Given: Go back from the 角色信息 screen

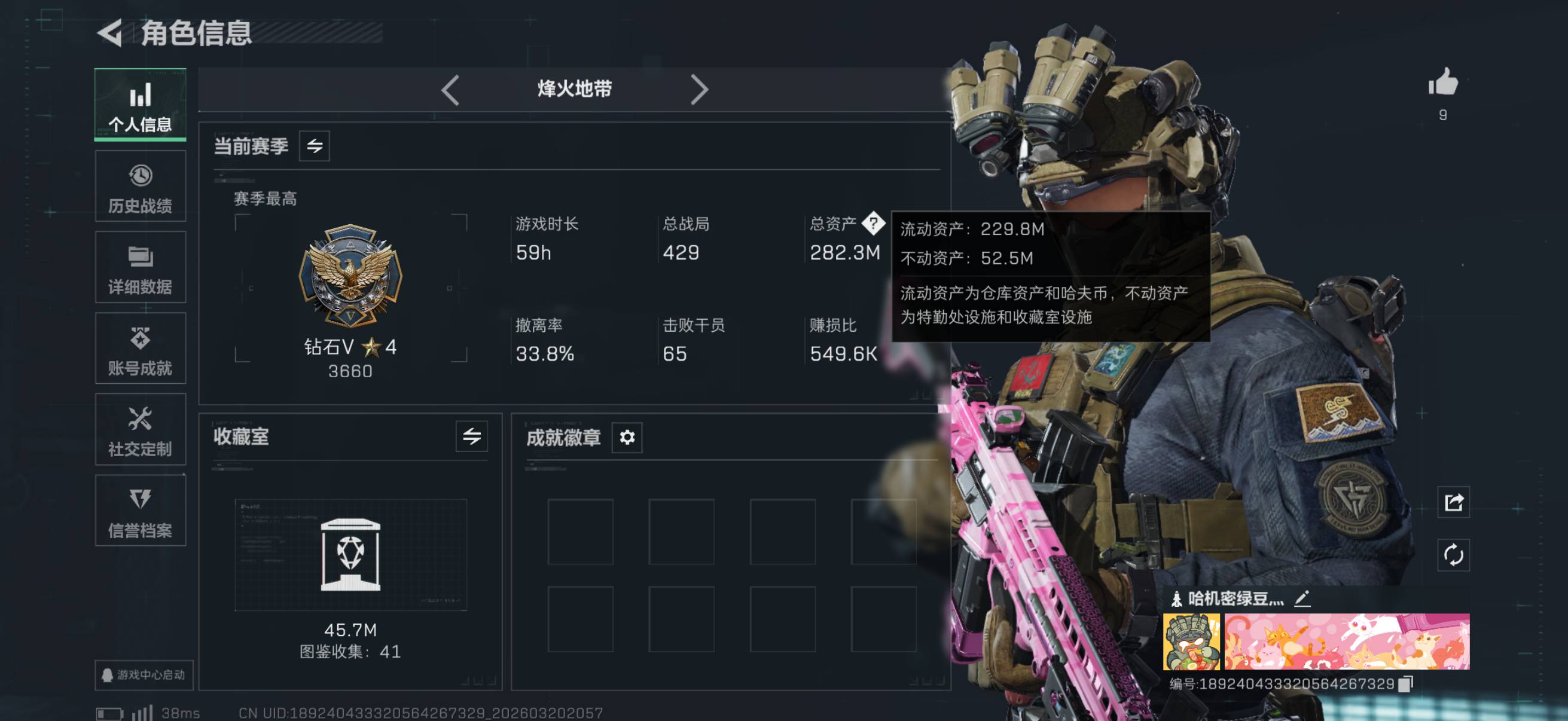Looking at the screenshot, I should 111,33.
